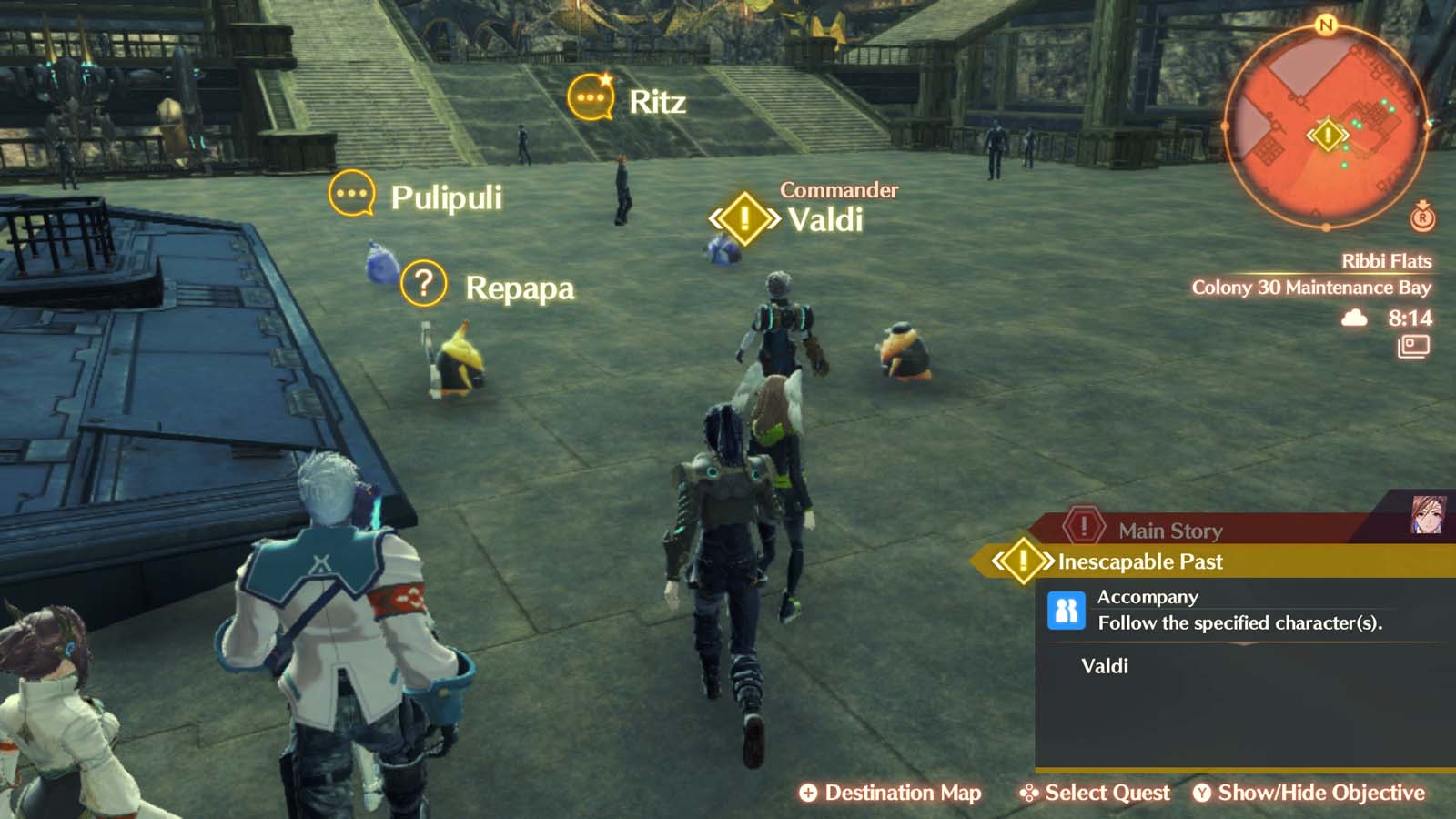Click the Ritz starred speech bubble icon

[x=592, y=96]
